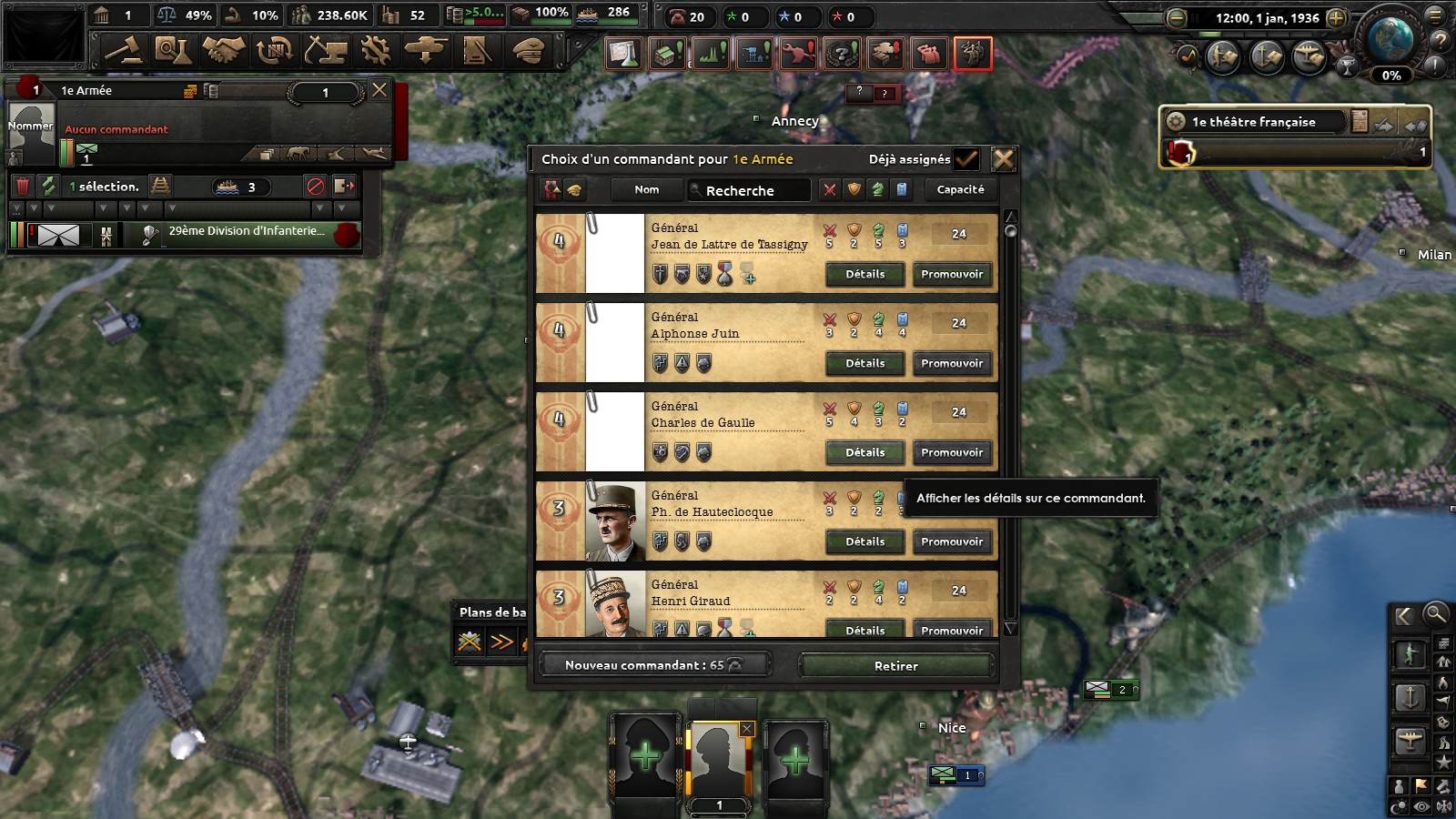The height and width of the screenshot is (819, 1456).
Task: Promote Charles de Gaulle with Promouvoir
Action: pyautogui.click(x=953, y=452)
